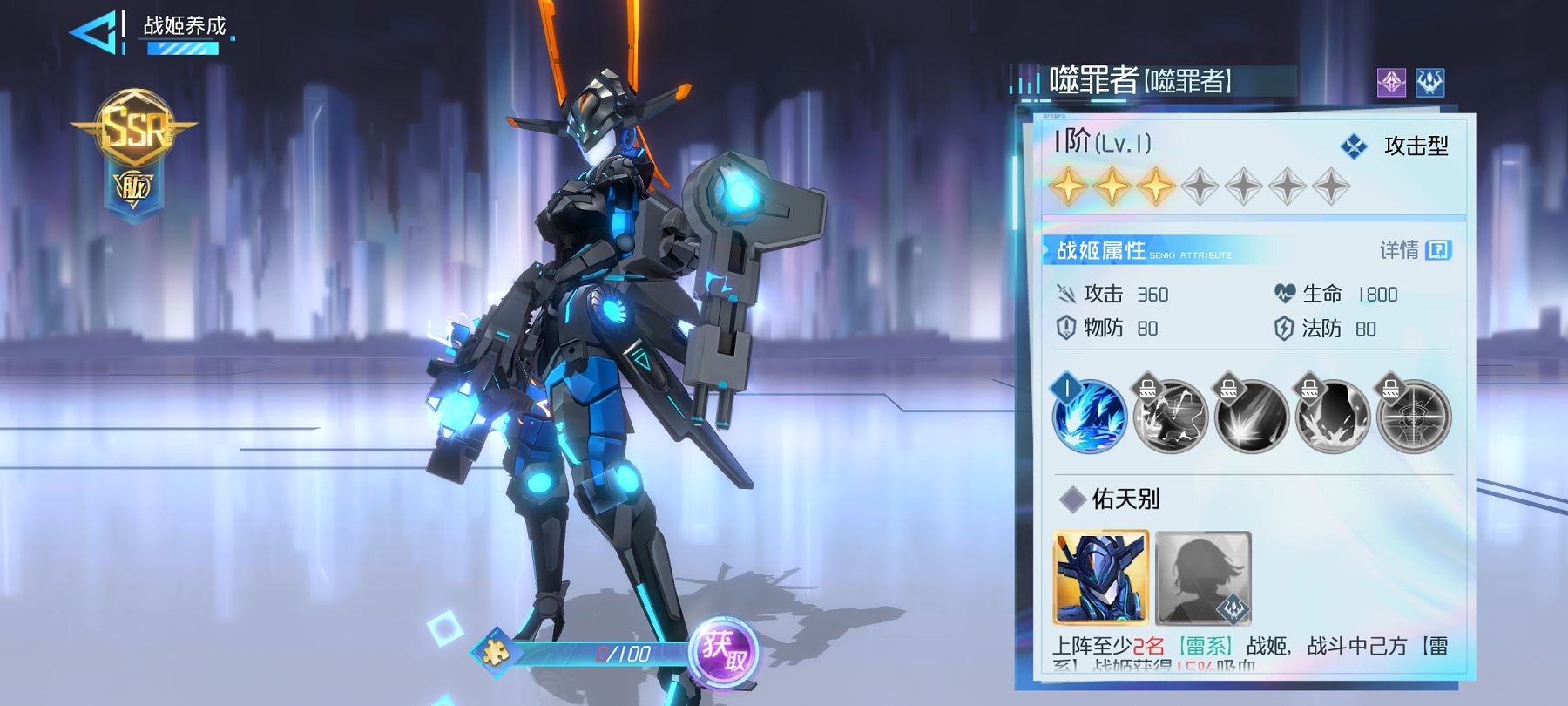The width and height of the screenshot is (1568, 706).
Task: Tap the purple diamond element icon
Action: click(x=1391, y=83)
